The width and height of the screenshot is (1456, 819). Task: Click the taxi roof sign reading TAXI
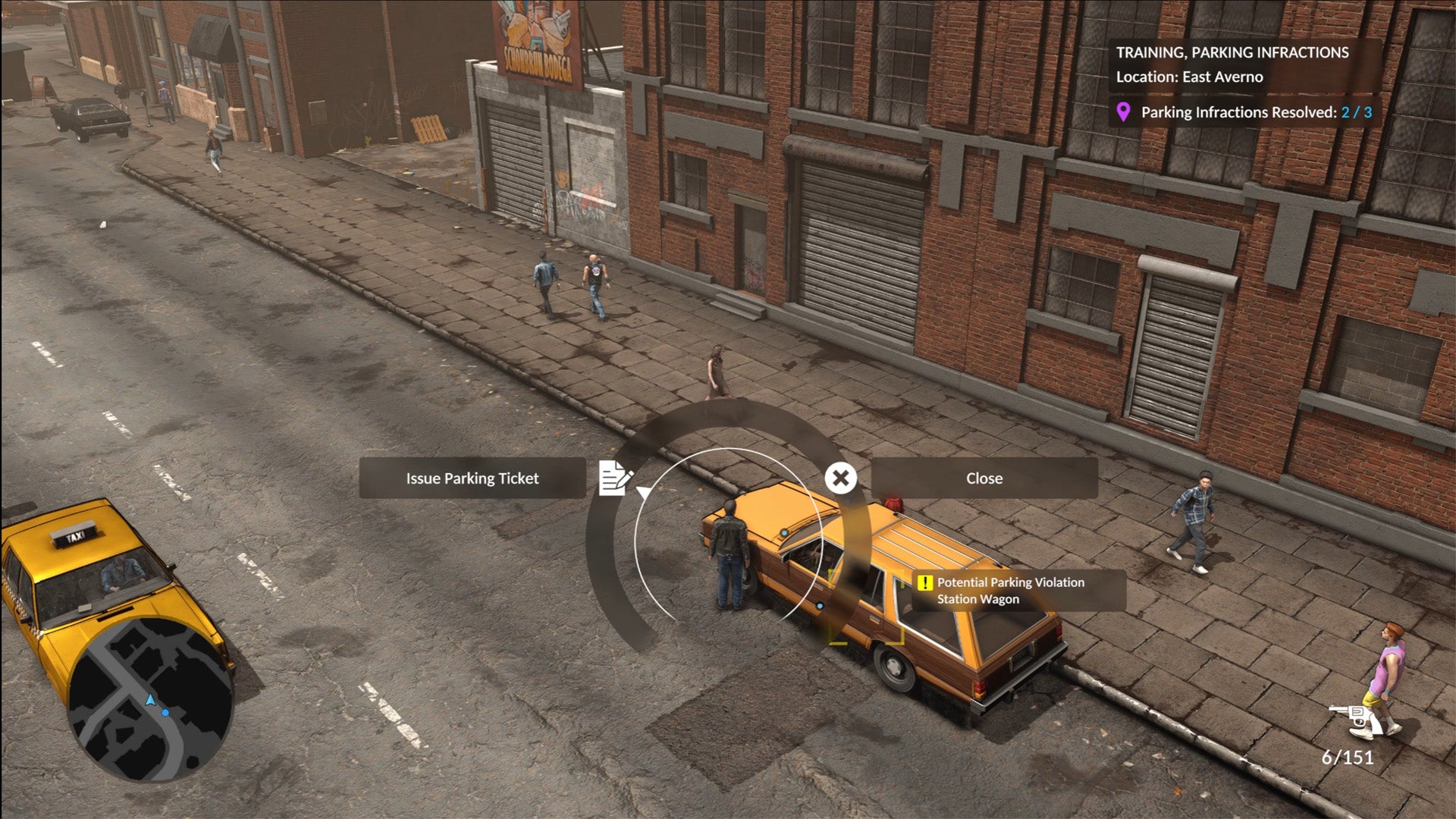point(74,536)
